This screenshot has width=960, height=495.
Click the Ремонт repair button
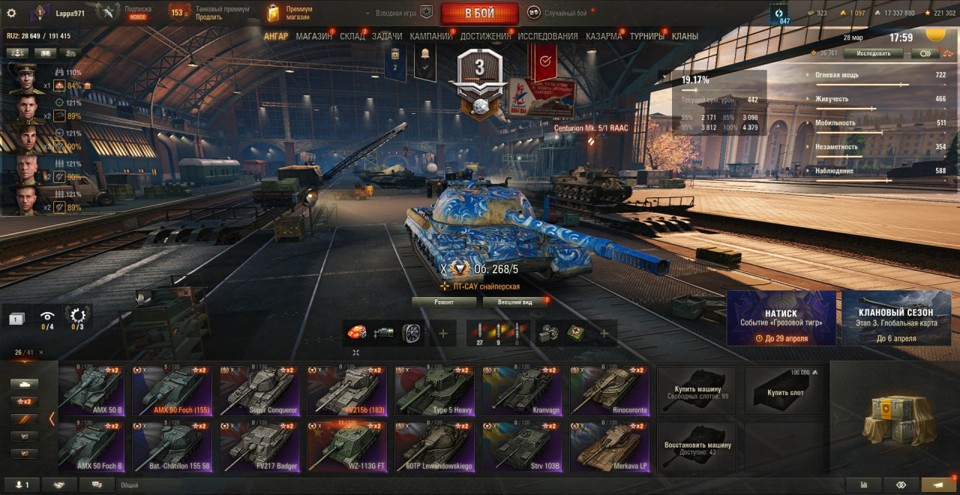pos(441,300)
